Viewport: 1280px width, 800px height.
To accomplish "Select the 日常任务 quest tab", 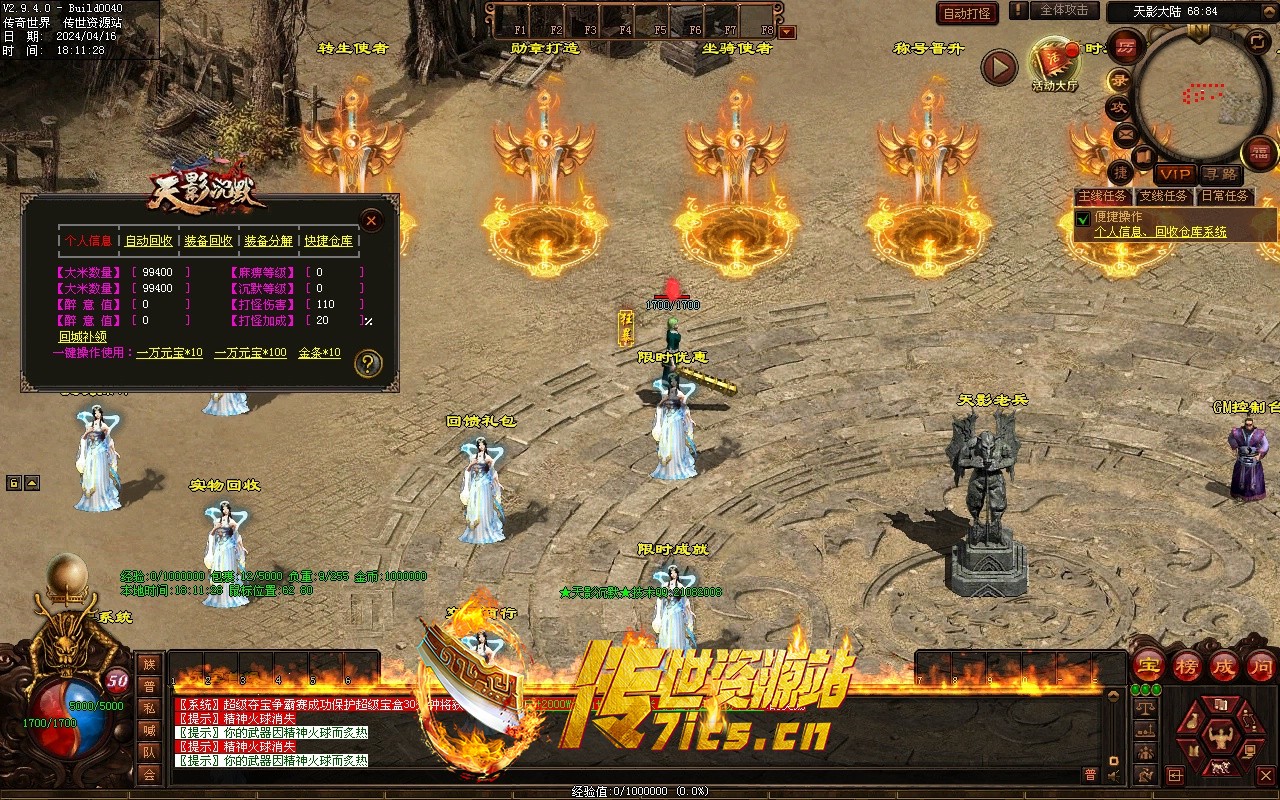I will click(x=1224, y=196).
